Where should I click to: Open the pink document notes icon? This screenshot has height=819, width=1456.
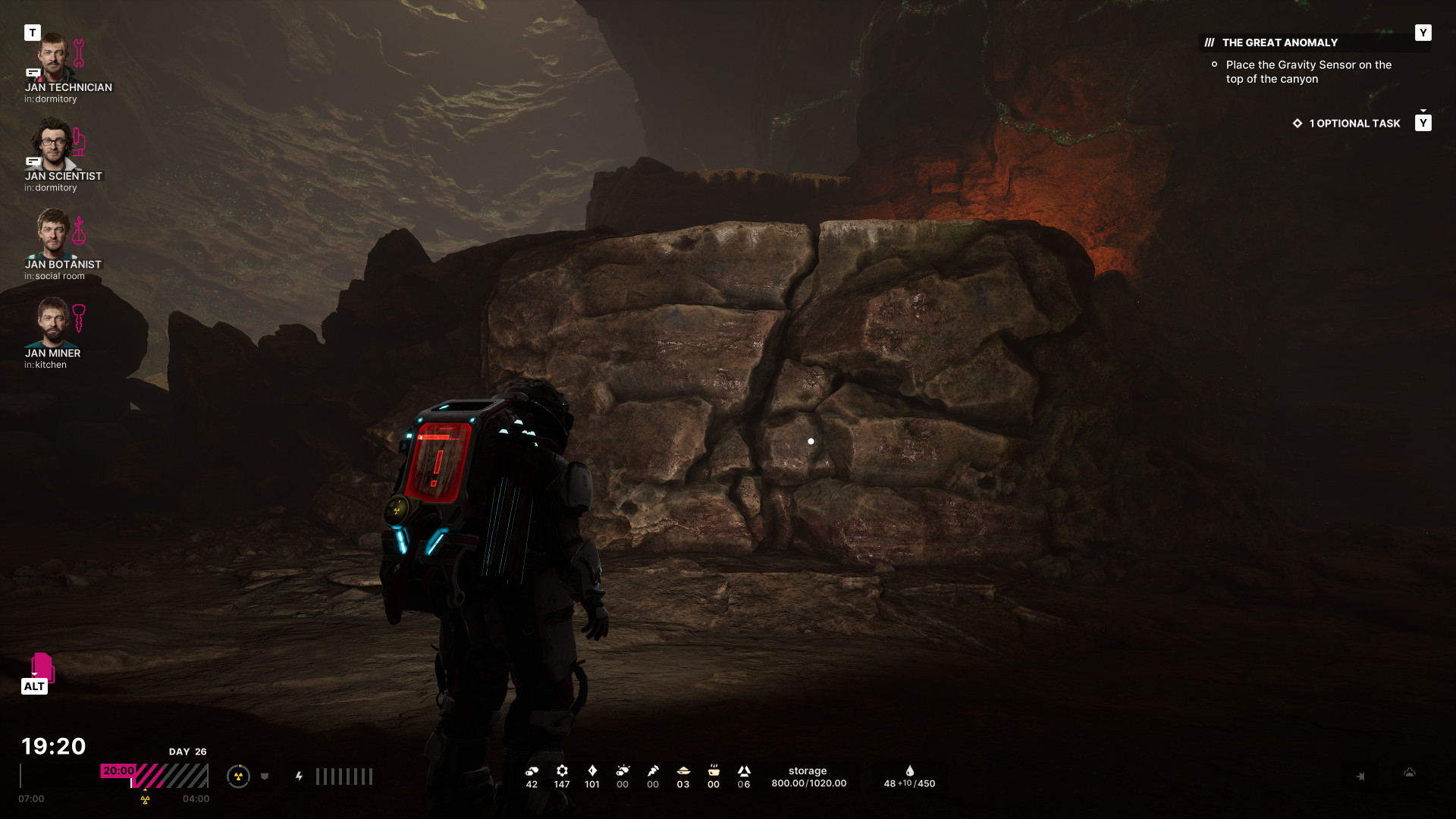(42, 667)
